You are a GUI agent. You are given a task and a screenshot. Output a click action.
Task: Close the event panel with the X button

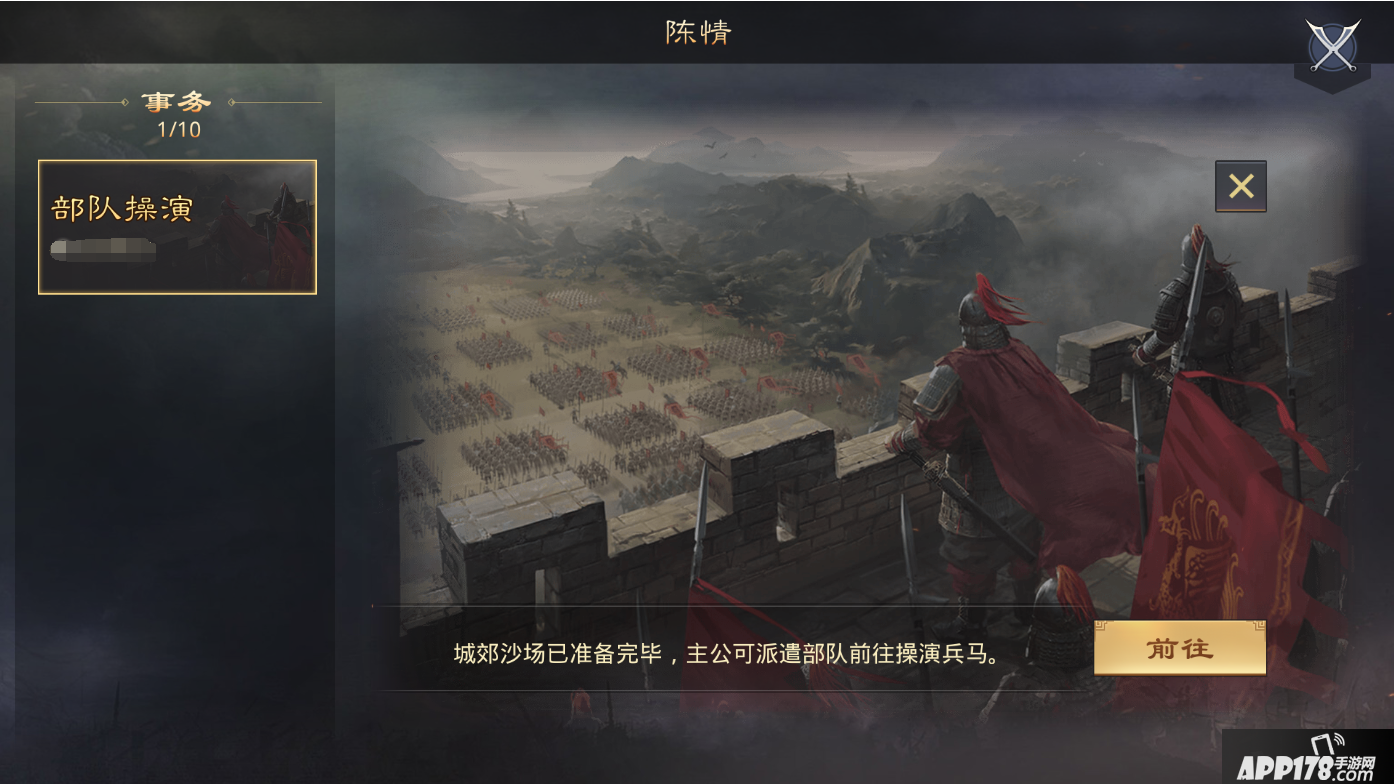[1240, 186]
